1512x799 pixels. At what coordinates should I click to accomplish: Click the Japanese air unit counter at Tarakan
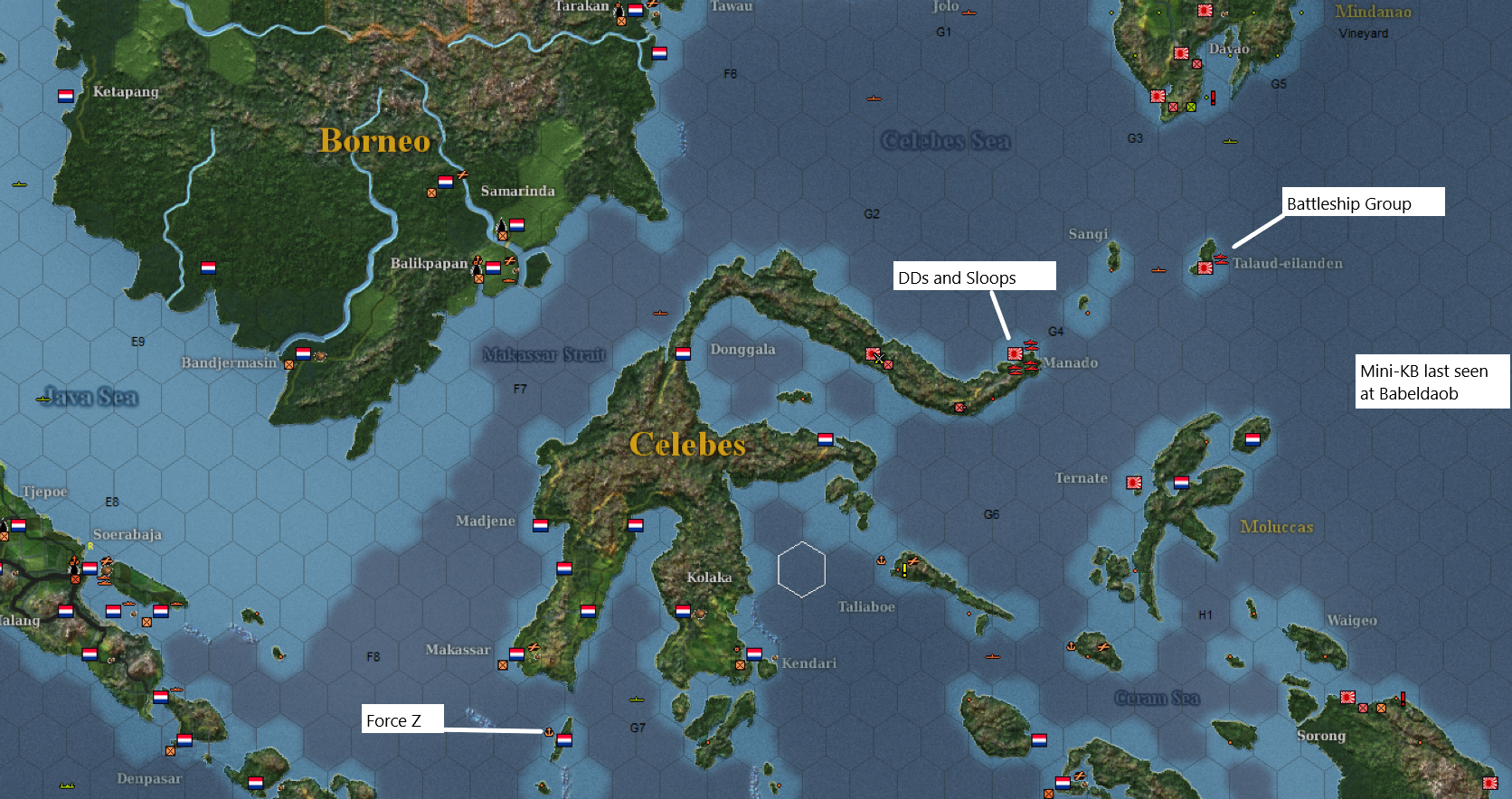[x=650, y=5]
